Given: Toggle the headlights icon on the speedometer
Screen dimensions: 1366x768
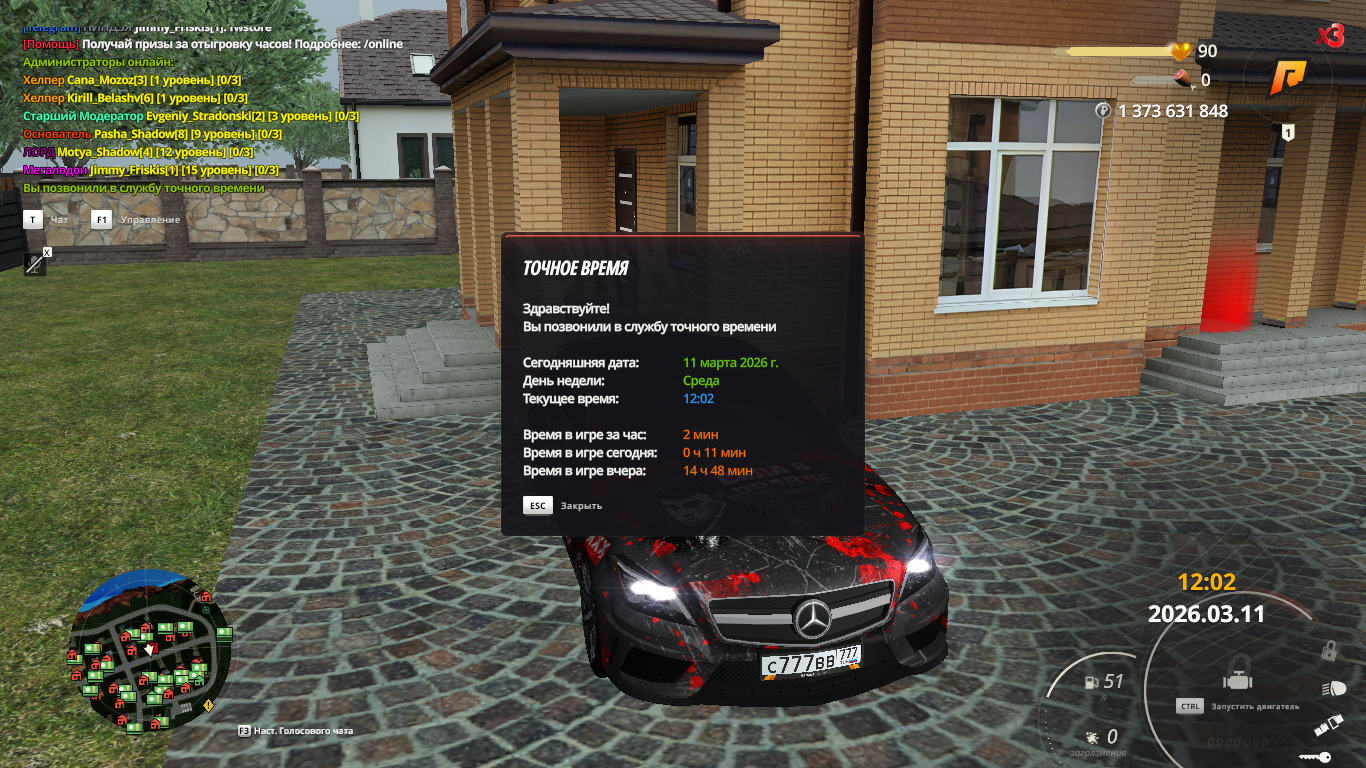Looking at the screenshot, I should coord(1334,689).
